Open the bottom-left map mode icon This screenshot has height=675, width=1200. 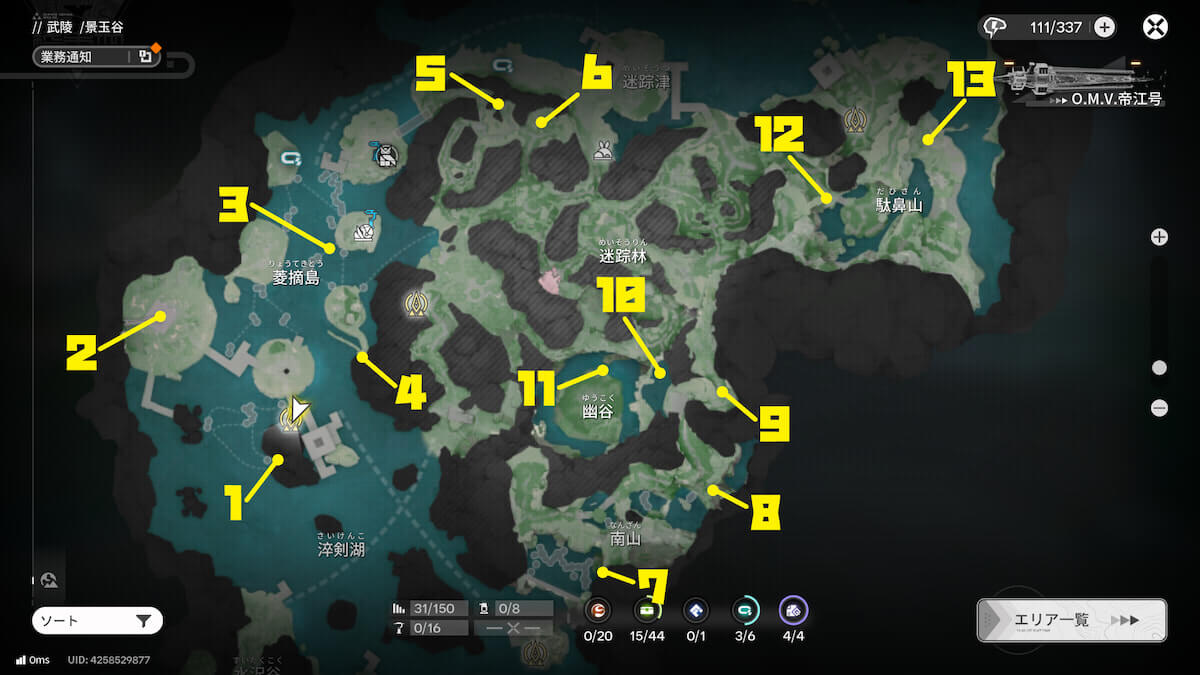pyautogui.click(x=50, y=579)
